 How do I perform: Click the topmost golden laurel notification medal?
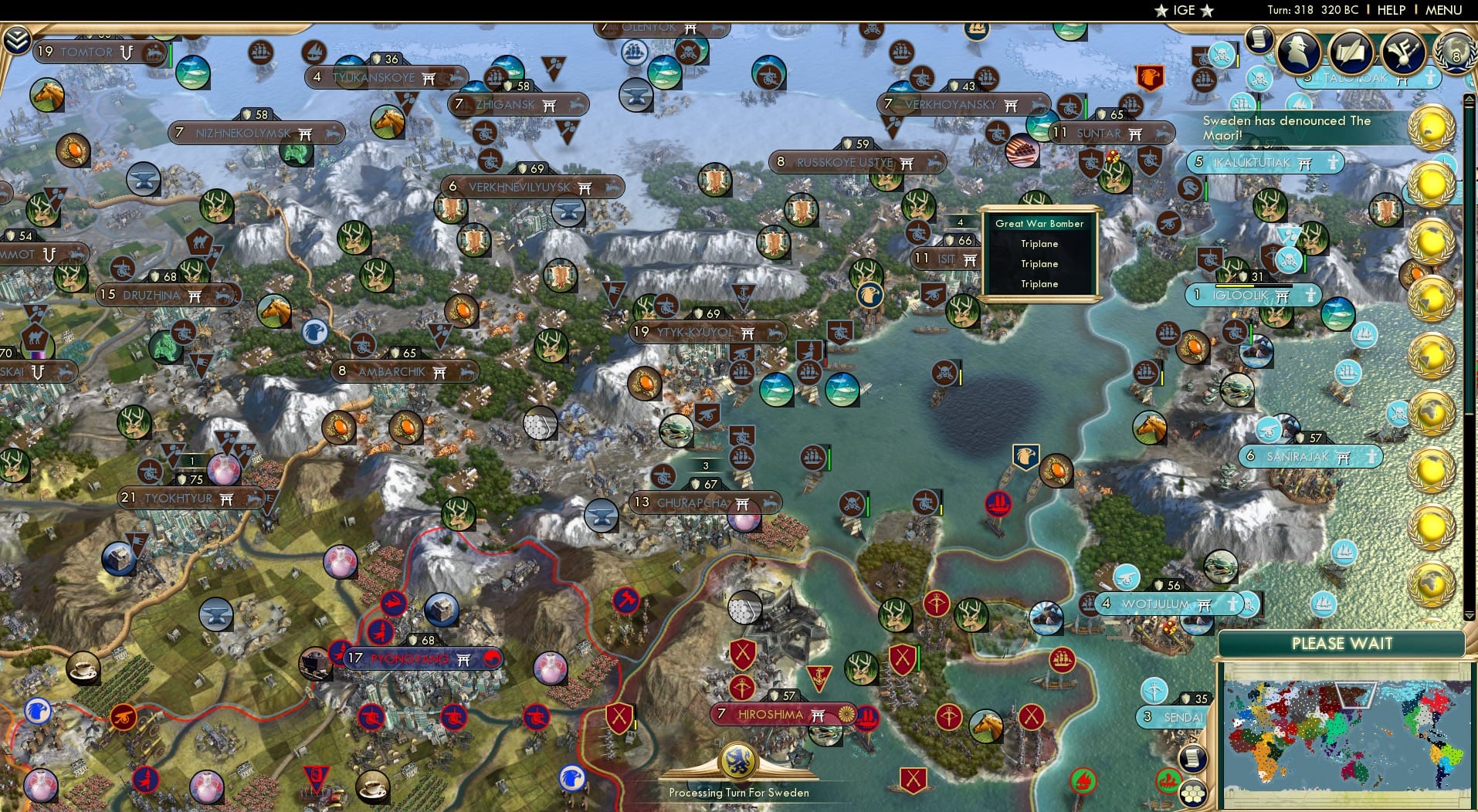pyautogui.click(x=1433, y=125)
